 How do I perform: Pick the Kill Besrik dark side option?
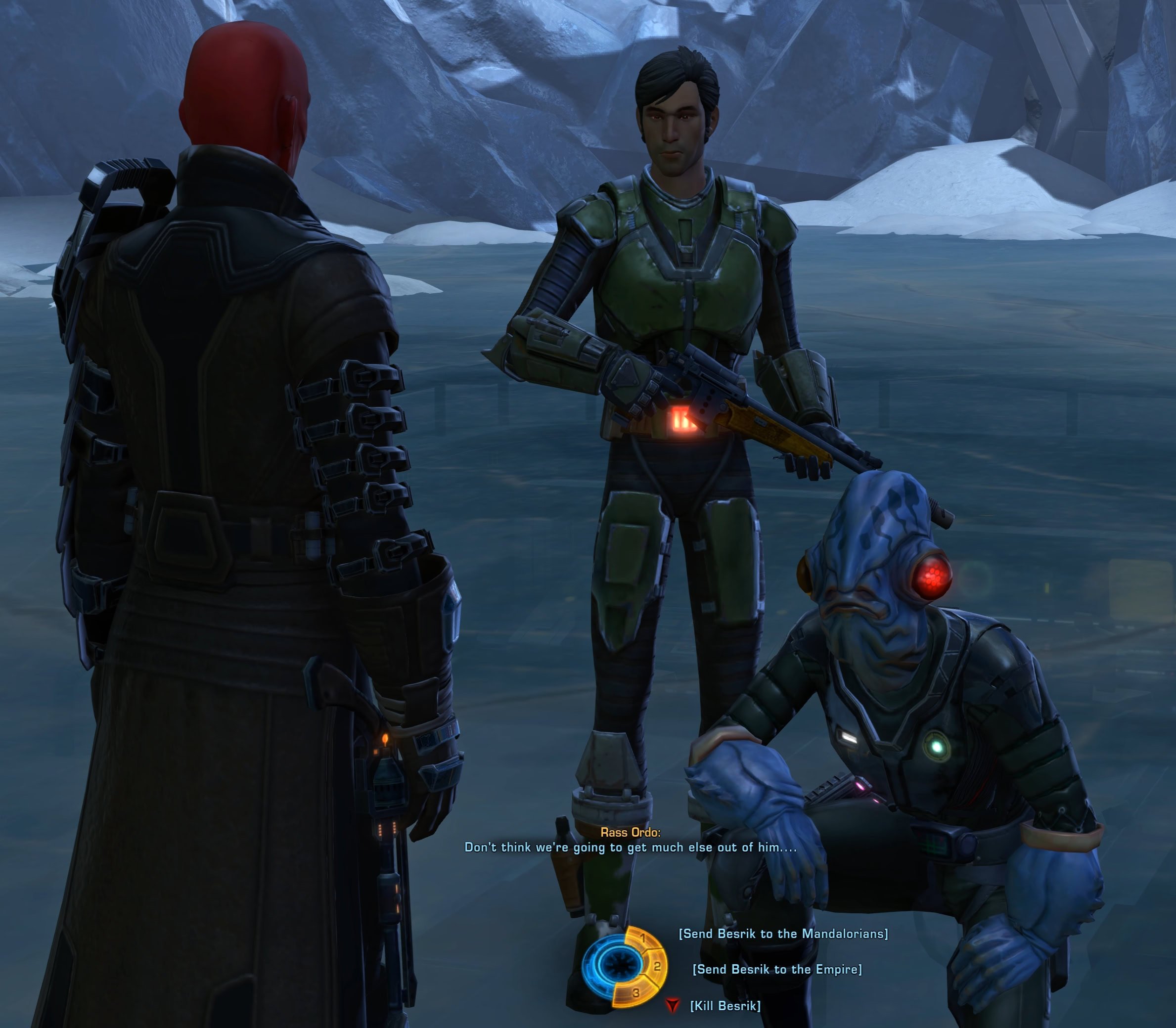tap(725, 1005)
